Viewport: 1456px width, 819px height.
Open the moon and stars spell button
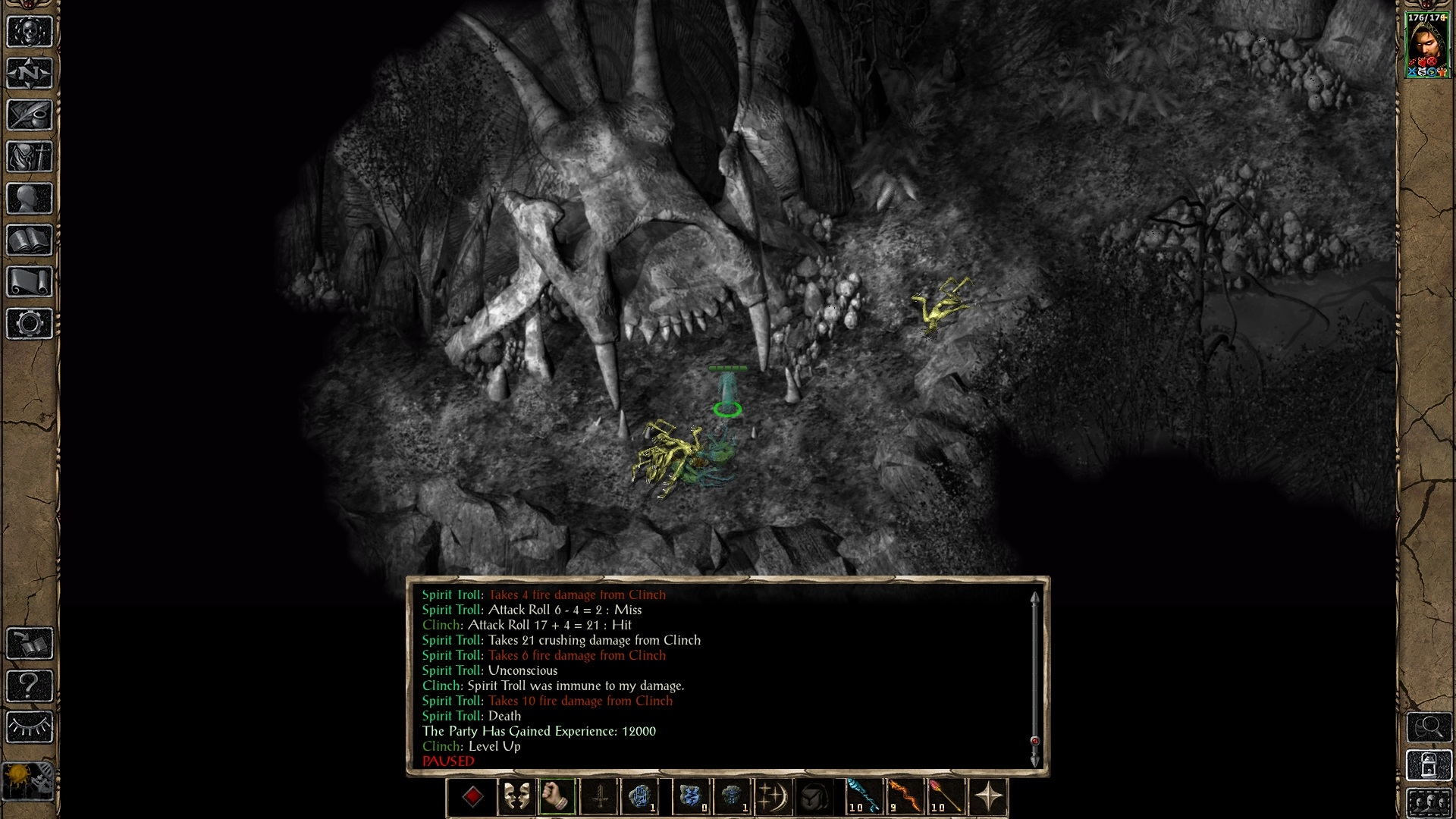(773, 797)
